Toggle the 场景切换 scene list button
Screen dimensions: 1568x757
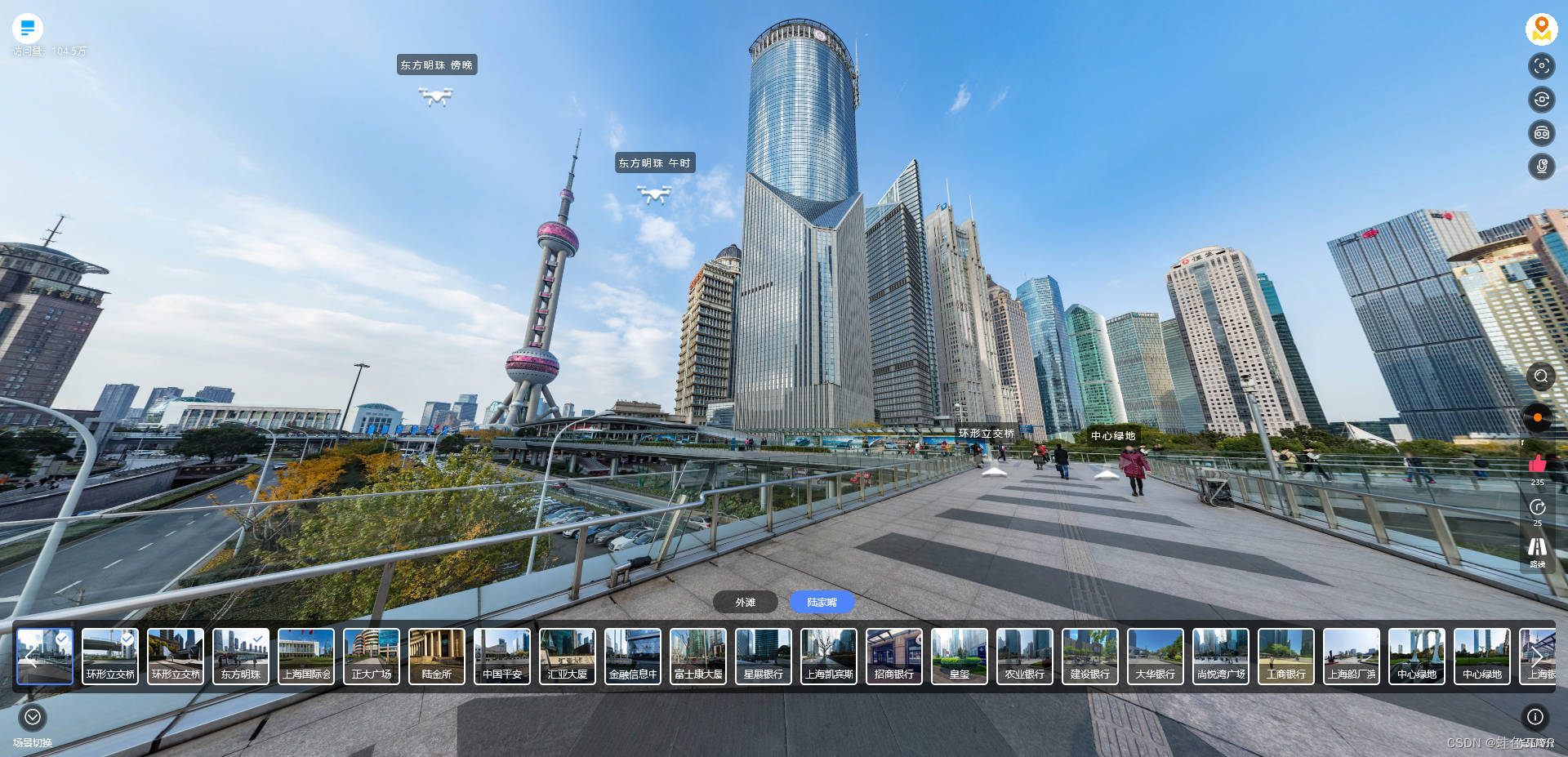(x=33, y=717)
